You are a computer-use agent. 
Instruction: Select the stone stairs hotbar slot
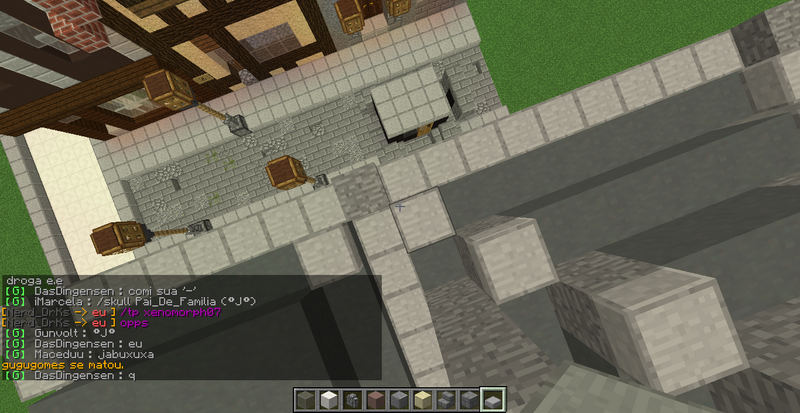[447, 400]
